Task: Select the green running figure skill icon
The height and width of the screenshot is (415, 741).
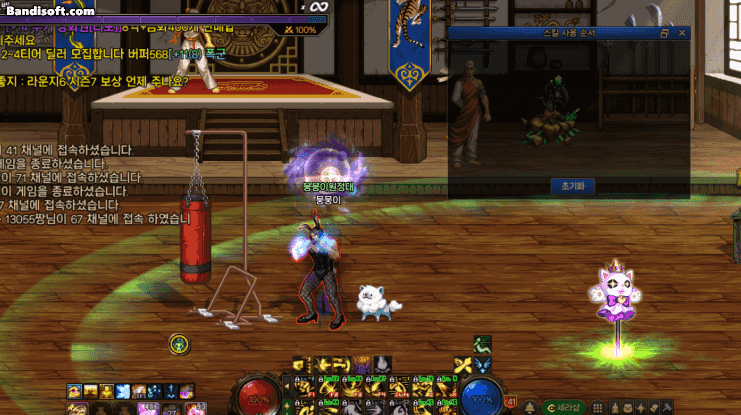Action: click(x=482, y=345)
